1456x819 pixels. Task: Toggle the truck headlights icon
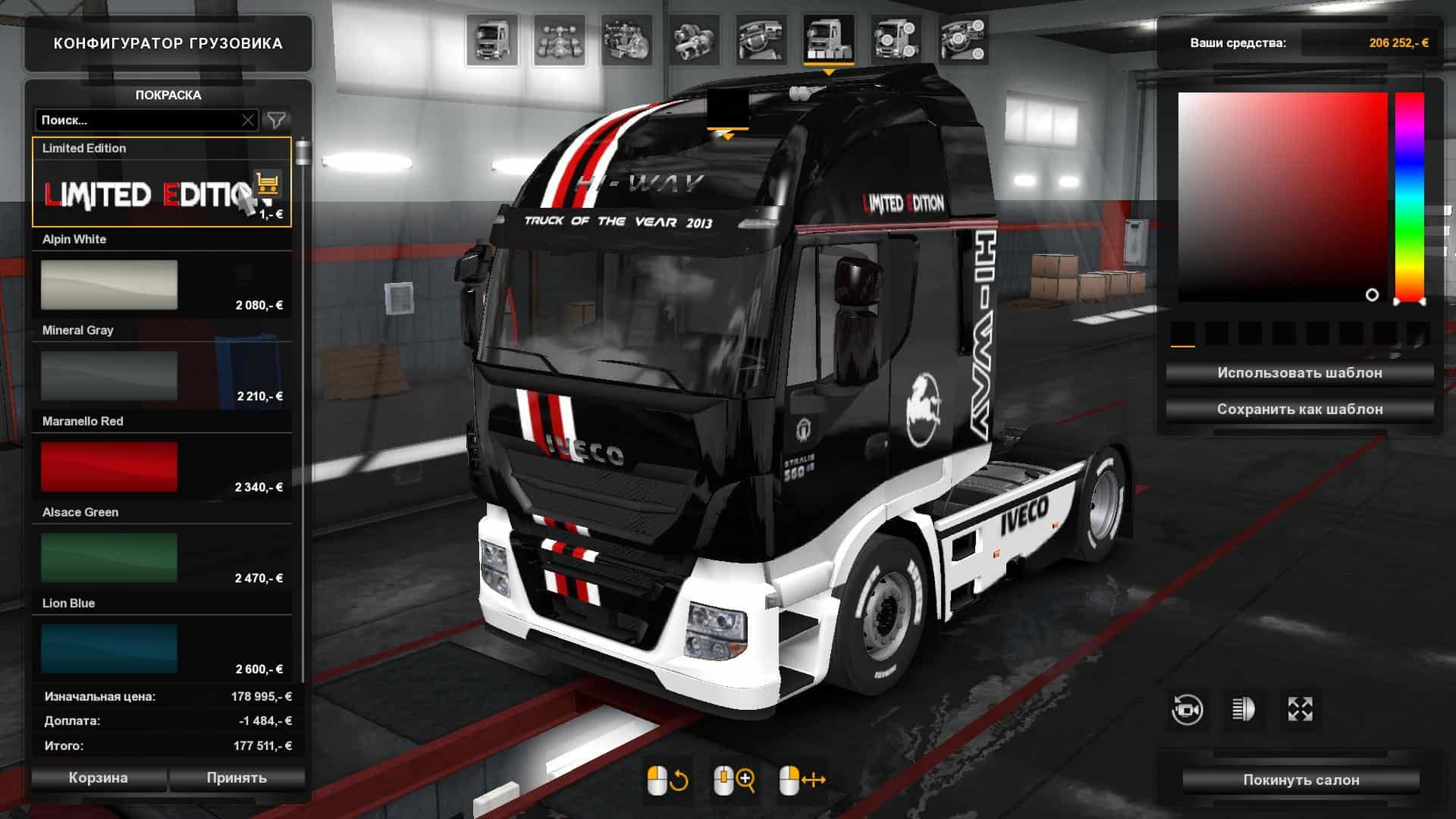pos(1244,710)
